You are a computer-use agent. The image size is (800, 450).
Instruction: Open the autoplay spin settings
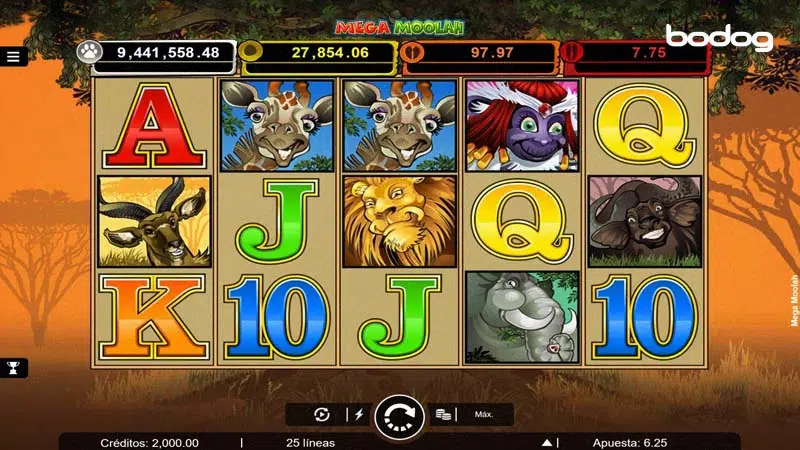322,414
